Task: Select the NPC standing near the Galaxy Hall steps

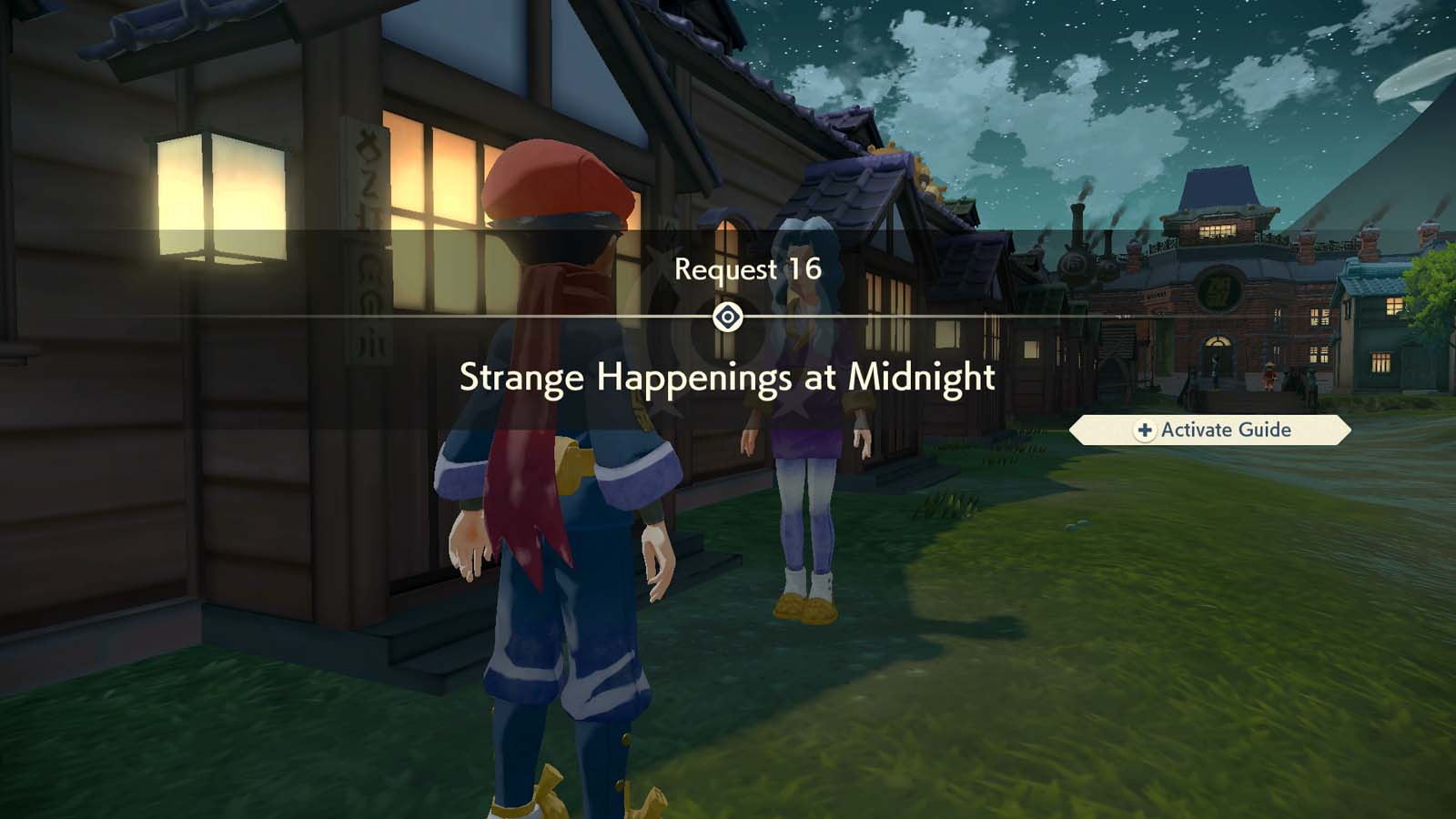Action: 1269,376
